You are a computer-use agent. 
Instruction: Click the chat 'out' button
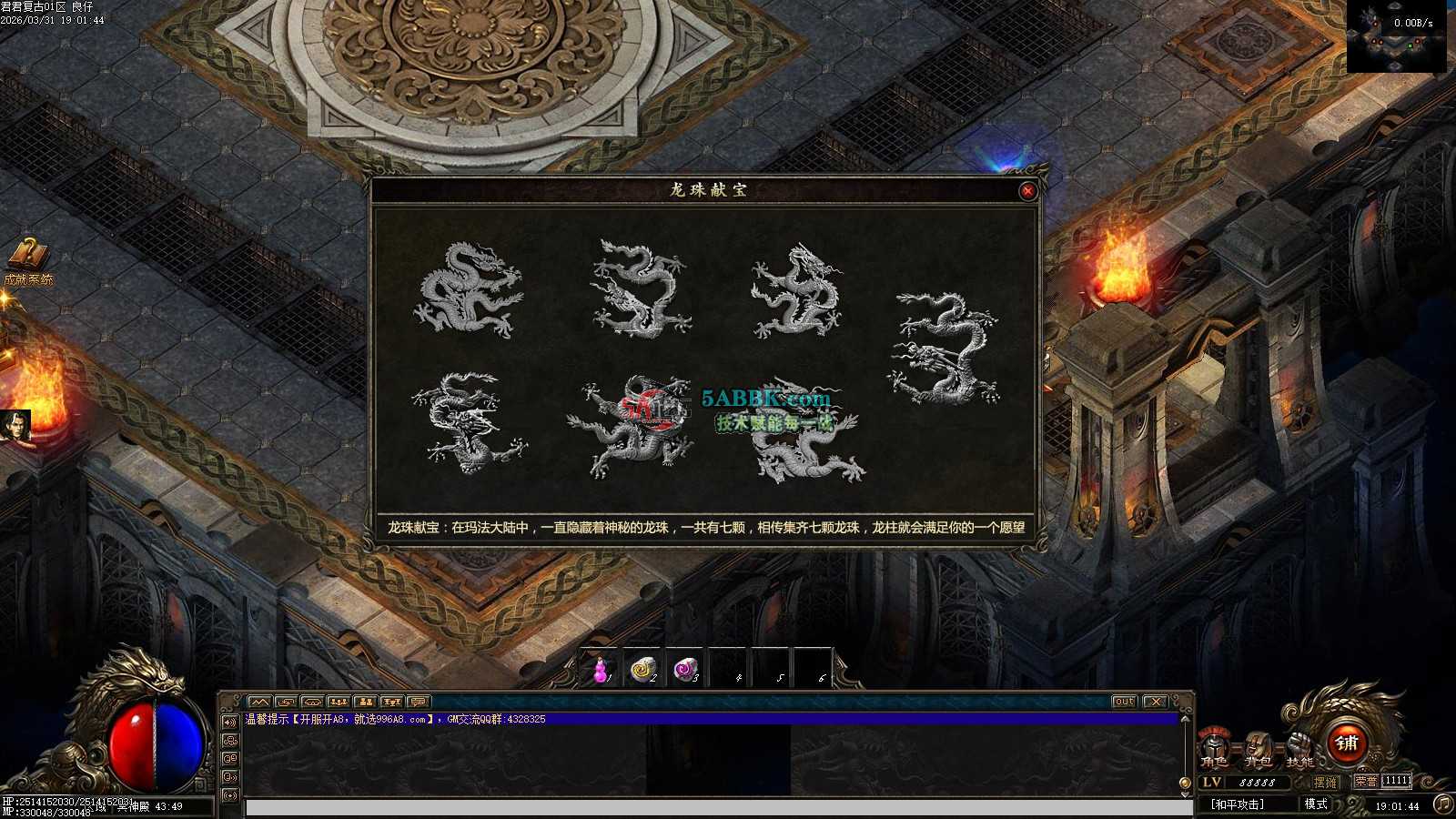[1124, 702]
